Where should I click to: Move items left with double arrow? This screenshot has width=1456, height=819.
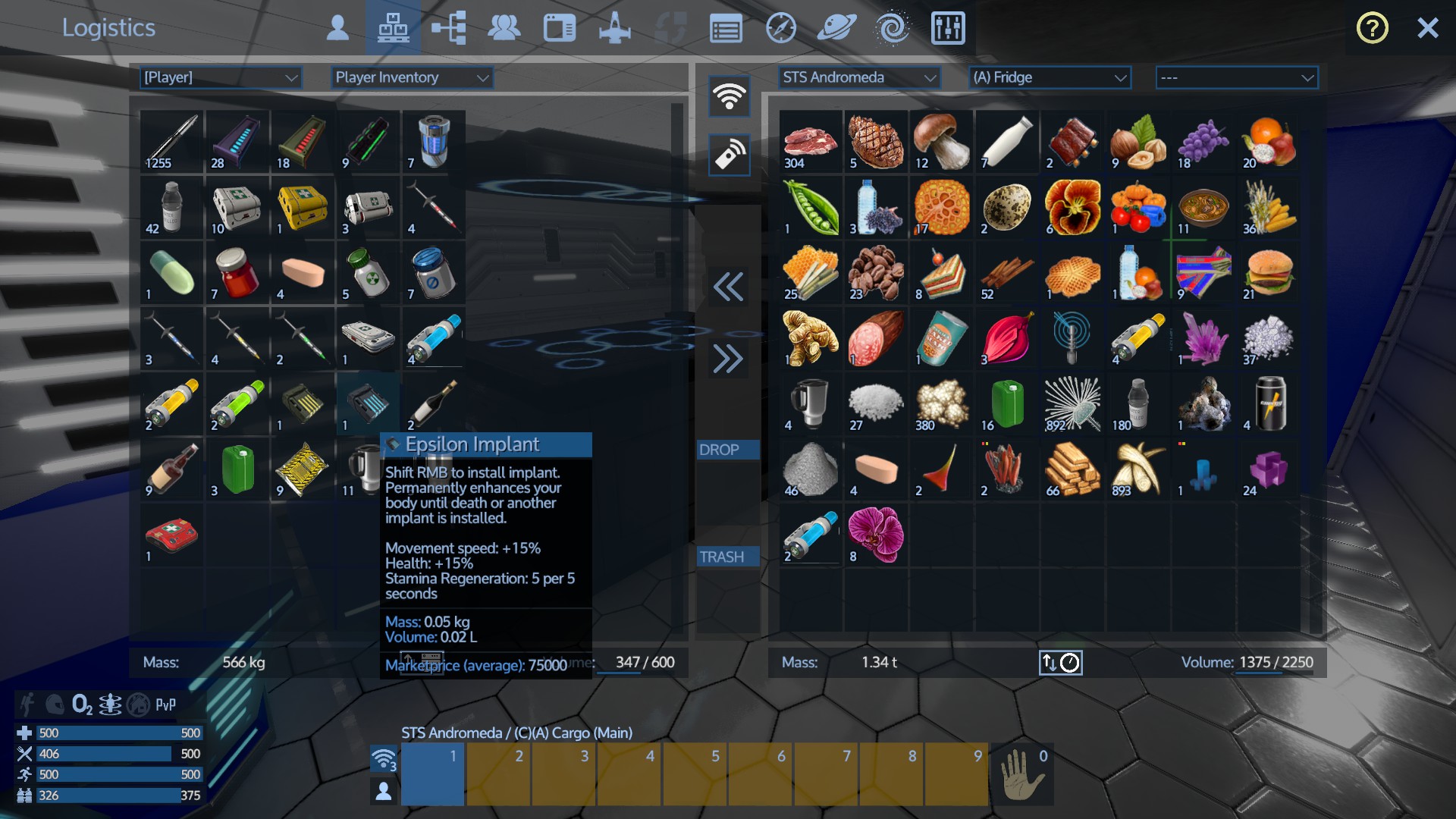(x=728, y=287)
